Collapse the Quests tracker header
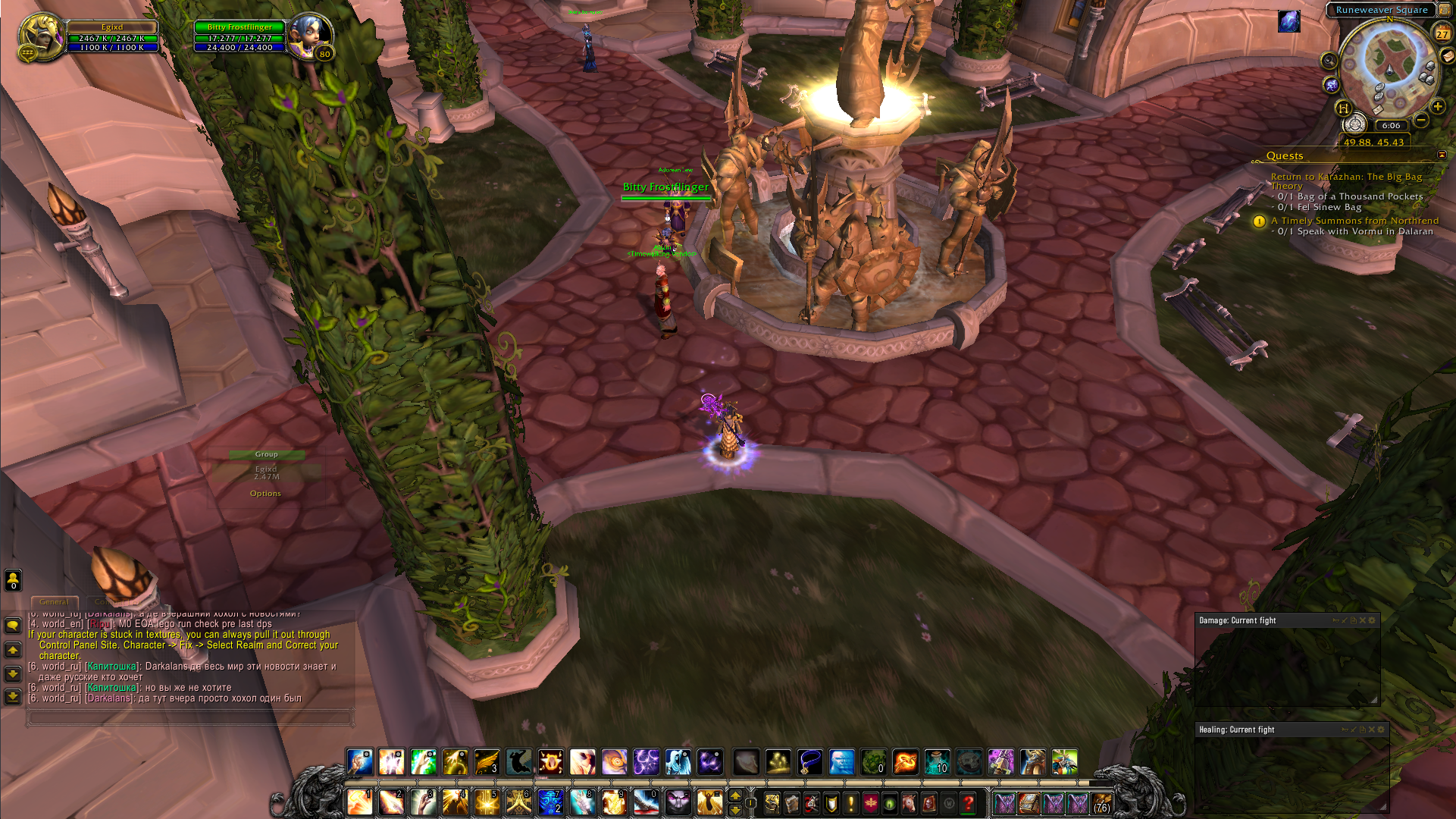 pos(1442,155)
